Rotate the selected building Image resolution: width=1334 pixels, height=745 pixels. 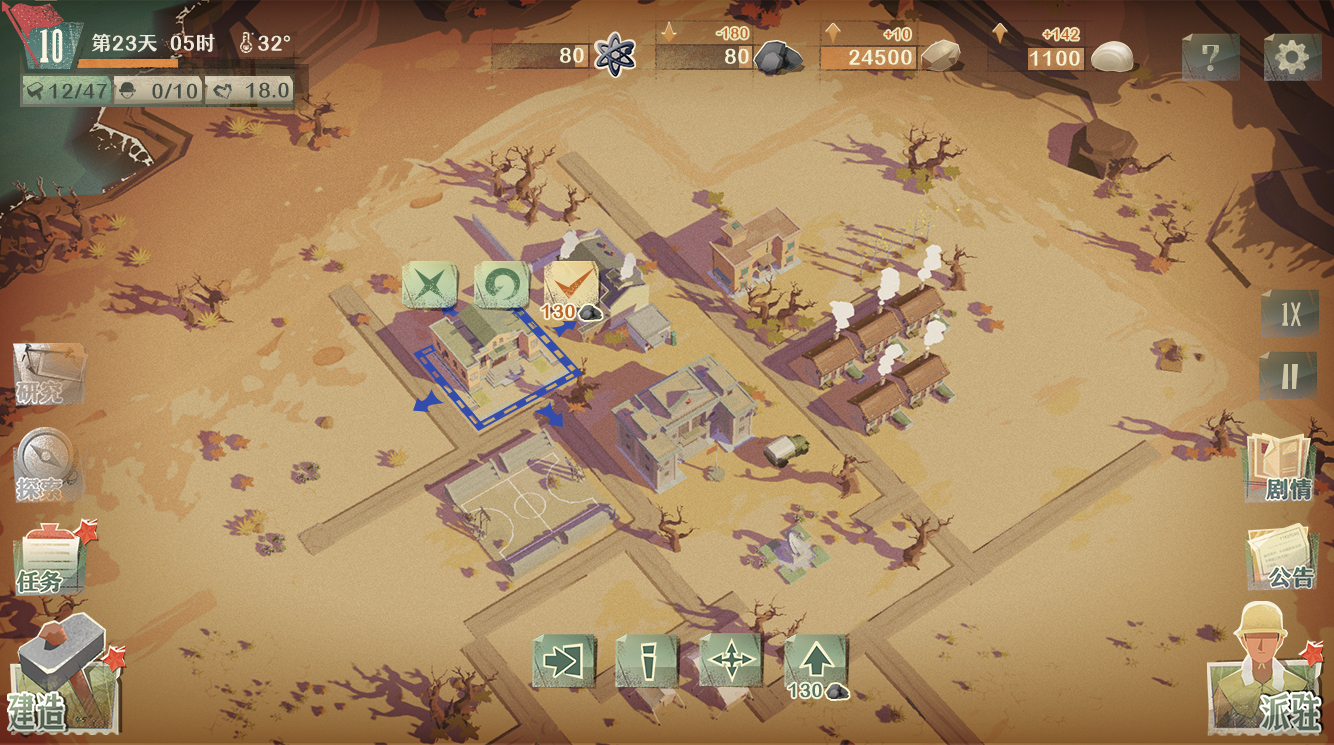[500, 285]
